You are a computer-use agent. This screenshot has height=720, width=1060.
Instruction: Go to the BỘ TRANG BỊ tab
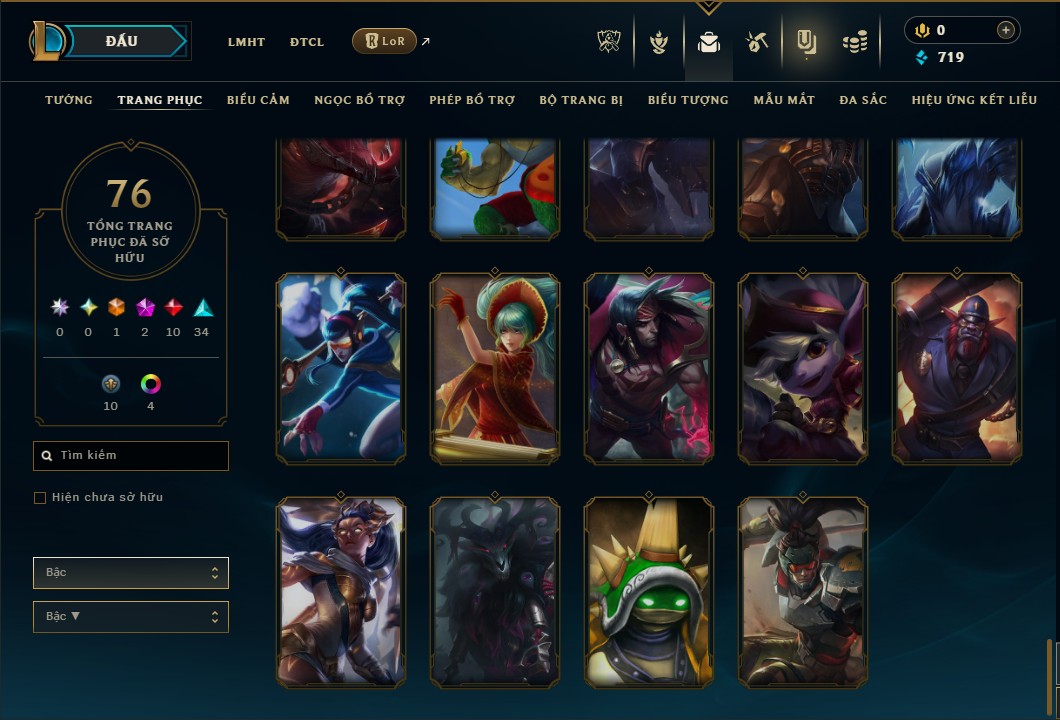581,100
